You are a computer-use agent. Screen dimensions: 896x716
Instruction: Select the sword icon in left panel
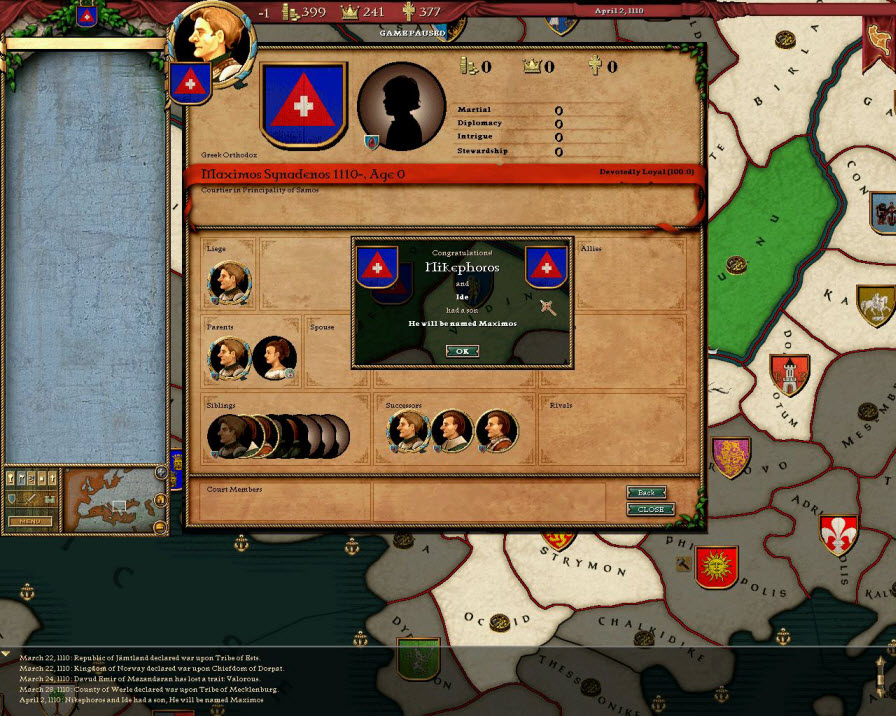[30, 499]
